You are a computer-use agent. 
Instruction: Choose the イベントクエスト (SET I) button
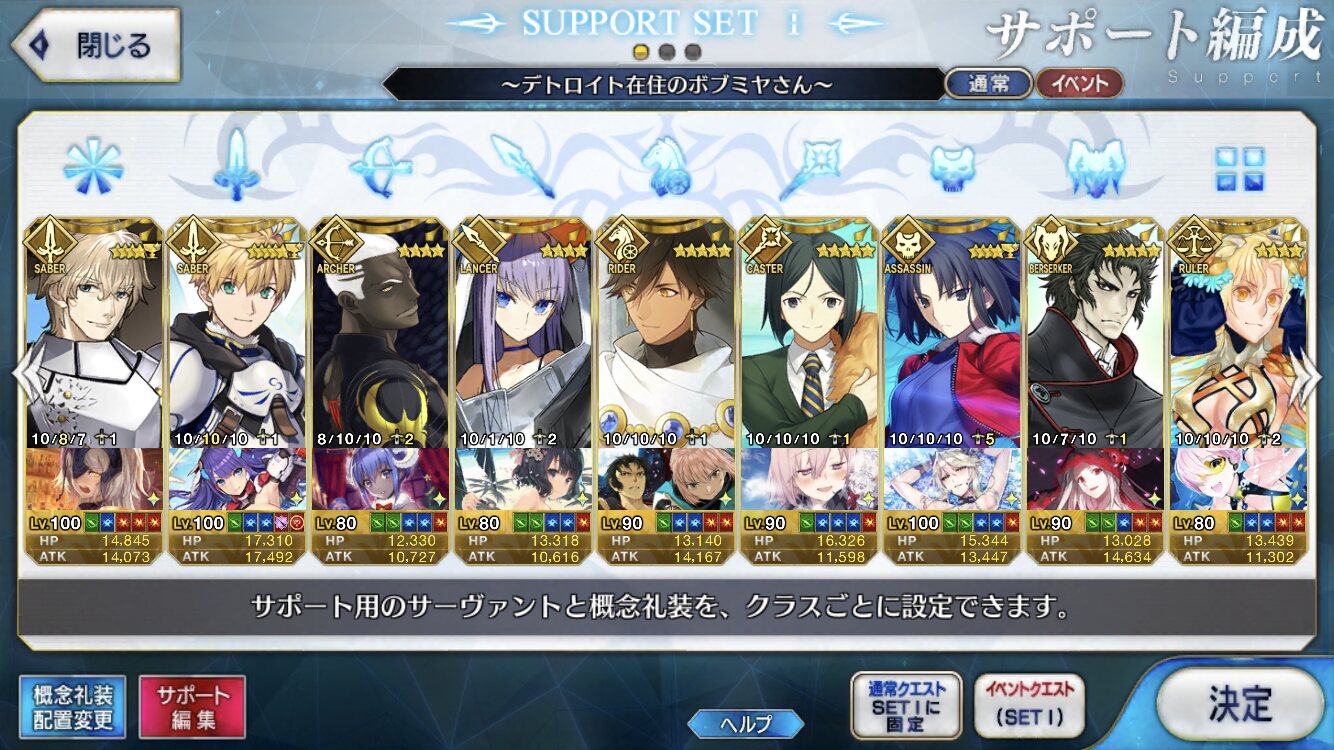tap(1029, 706)
